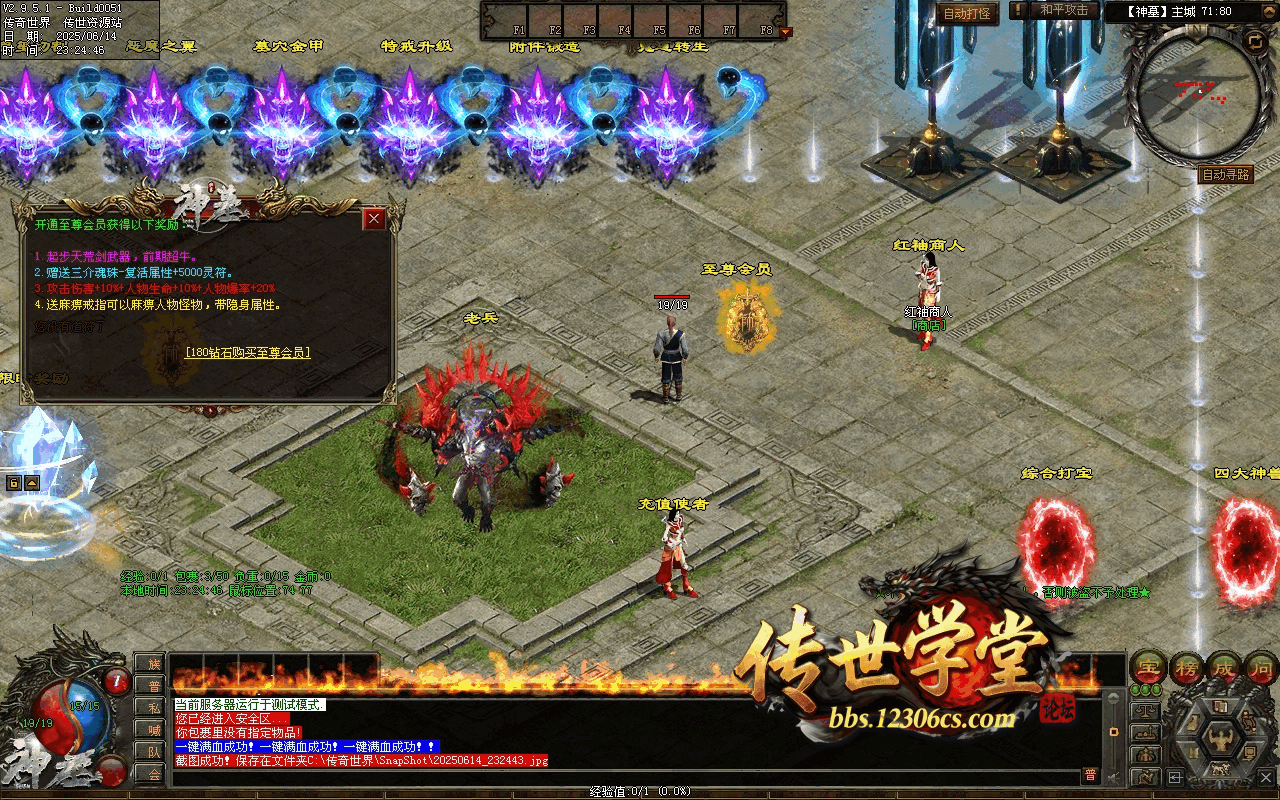Open the 成 achievements button

tap(1224, 668)
